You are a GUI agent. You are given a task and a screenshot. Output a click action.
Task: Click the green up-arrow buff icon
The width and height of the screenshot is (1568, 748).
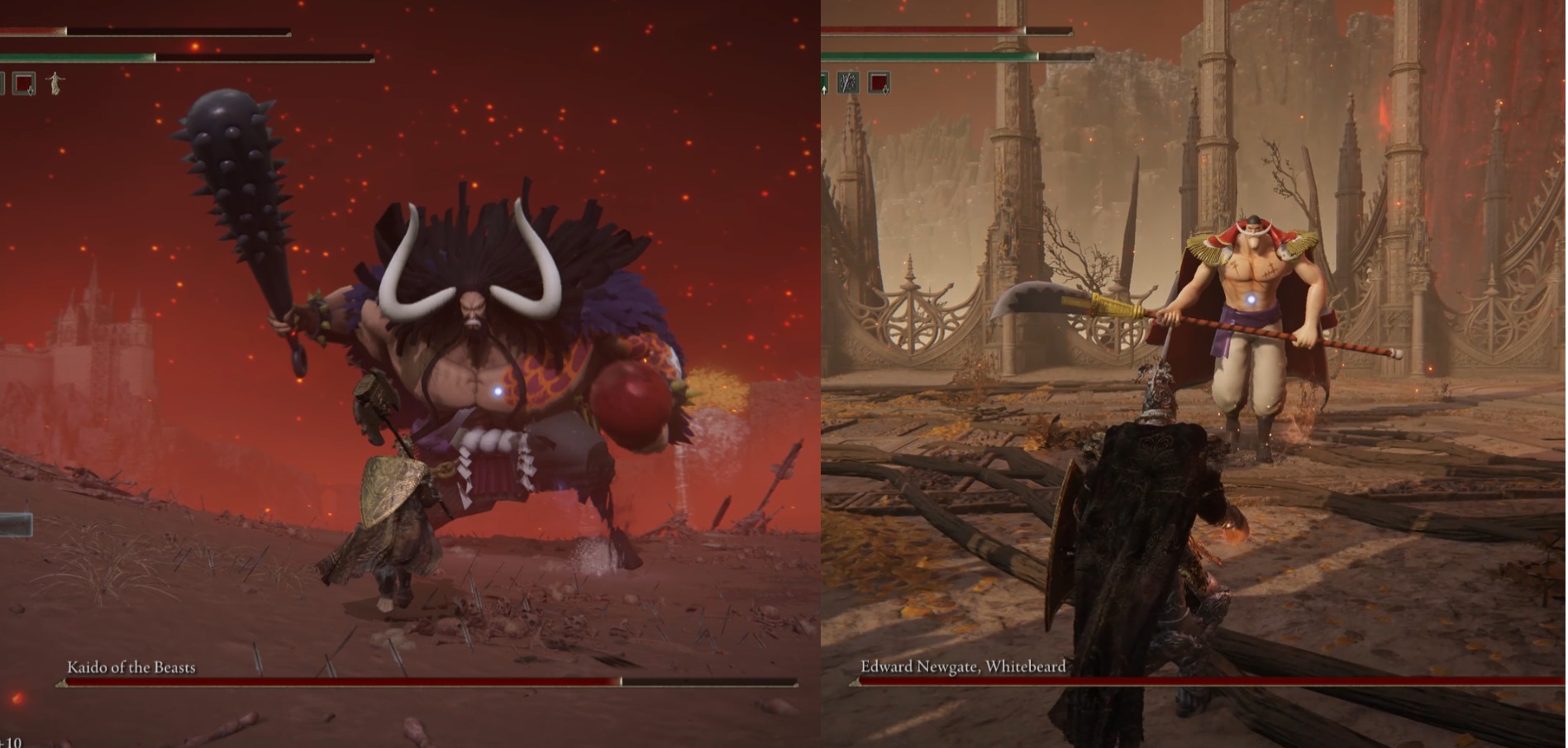point(824,83)
